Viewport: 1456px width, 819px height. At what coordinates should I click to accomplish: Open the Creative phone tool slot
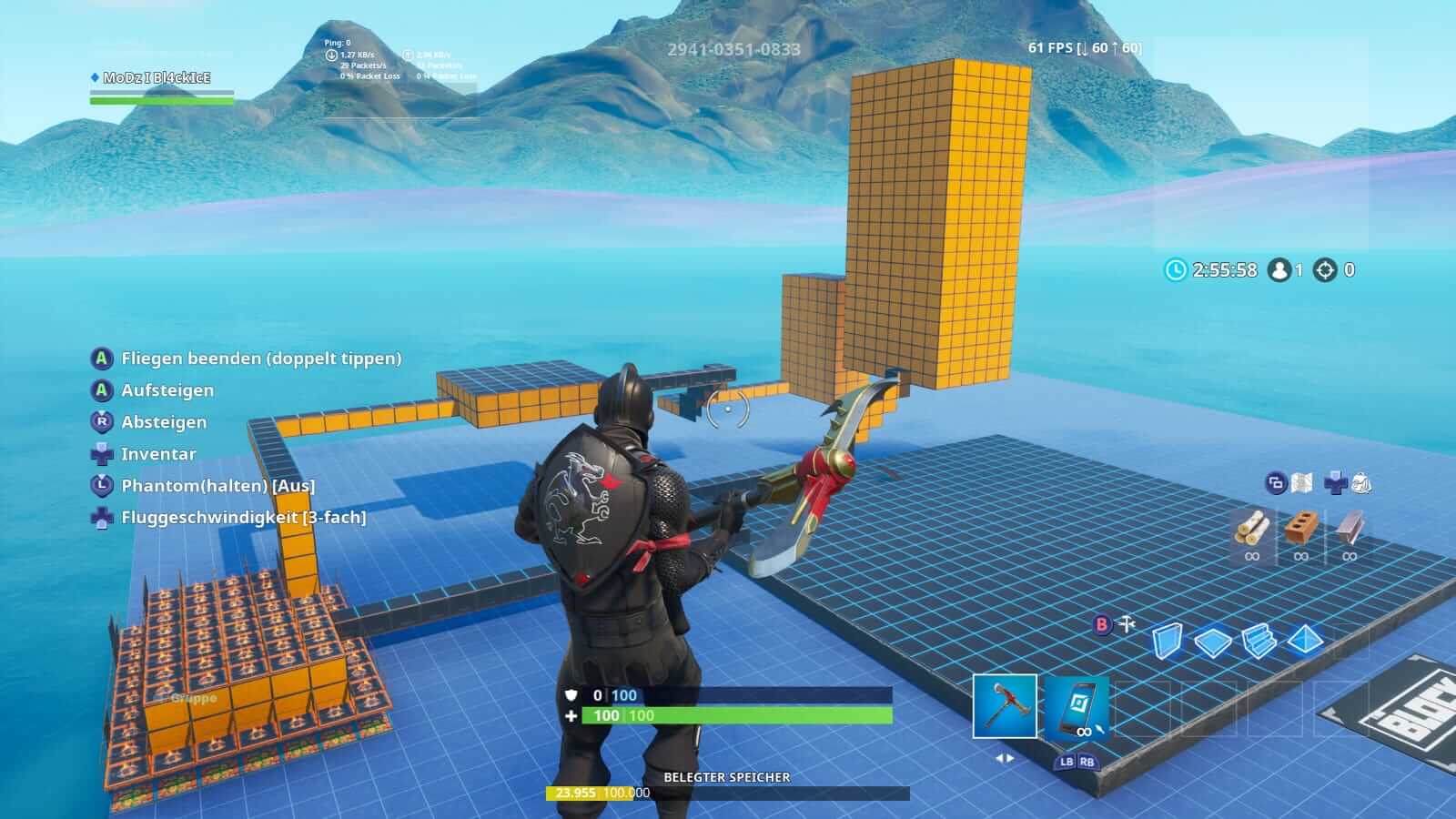tap(1077, 708)
